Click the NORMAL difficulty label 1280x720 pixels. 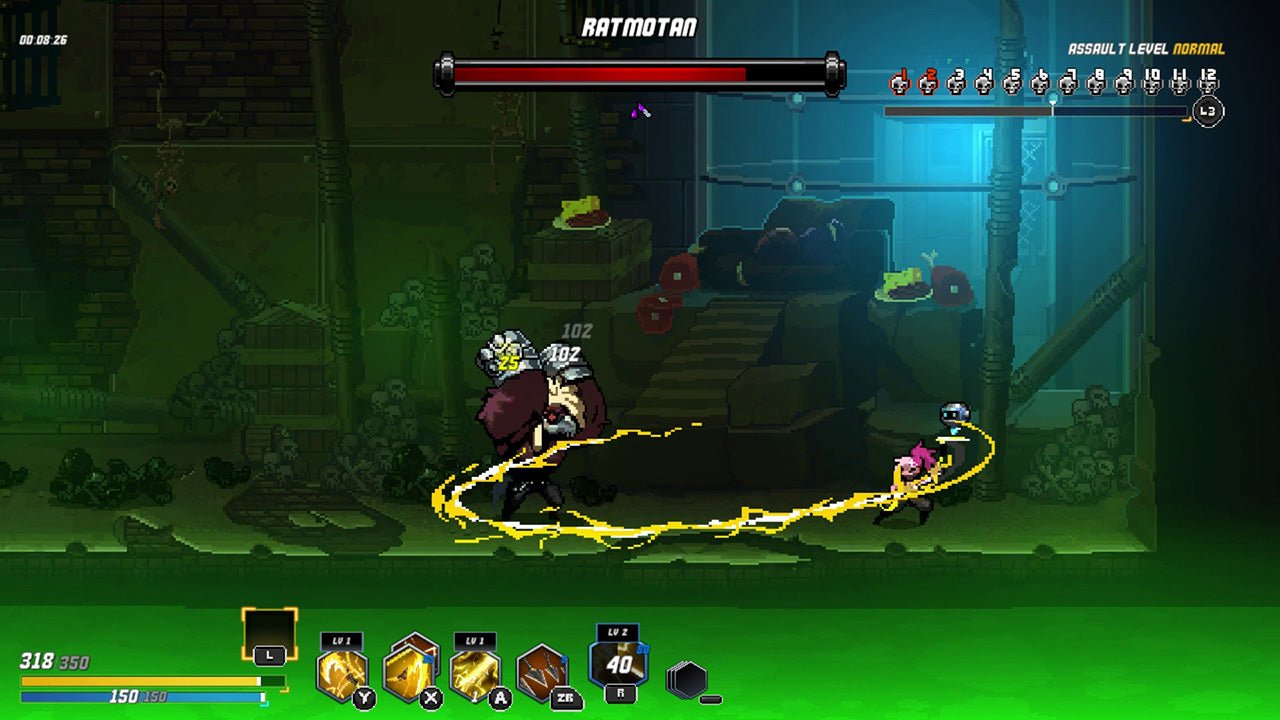[1200, 47]
